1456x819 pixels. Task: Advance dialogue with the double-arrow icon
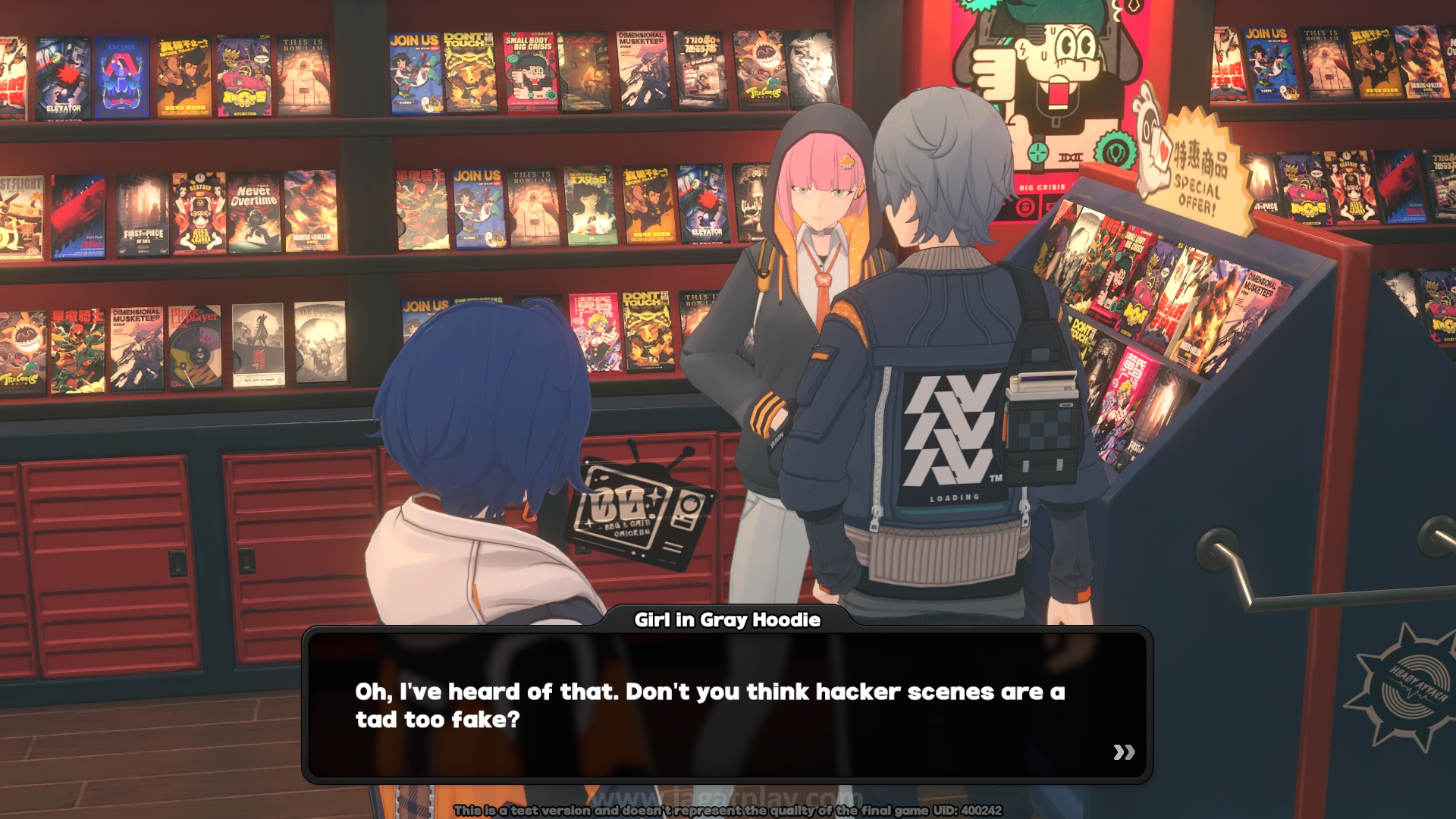(x=1124, y=752)
